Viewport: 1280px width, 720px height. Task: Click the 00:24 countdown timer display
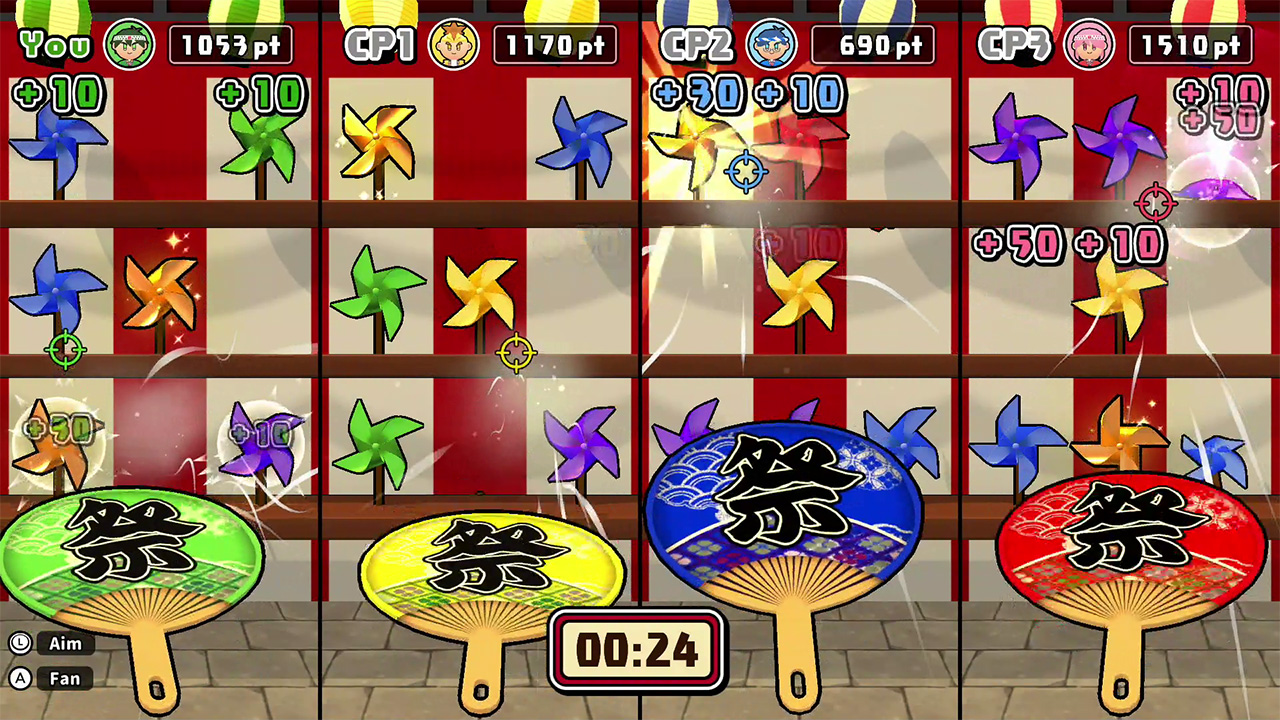tap(637, 649)
